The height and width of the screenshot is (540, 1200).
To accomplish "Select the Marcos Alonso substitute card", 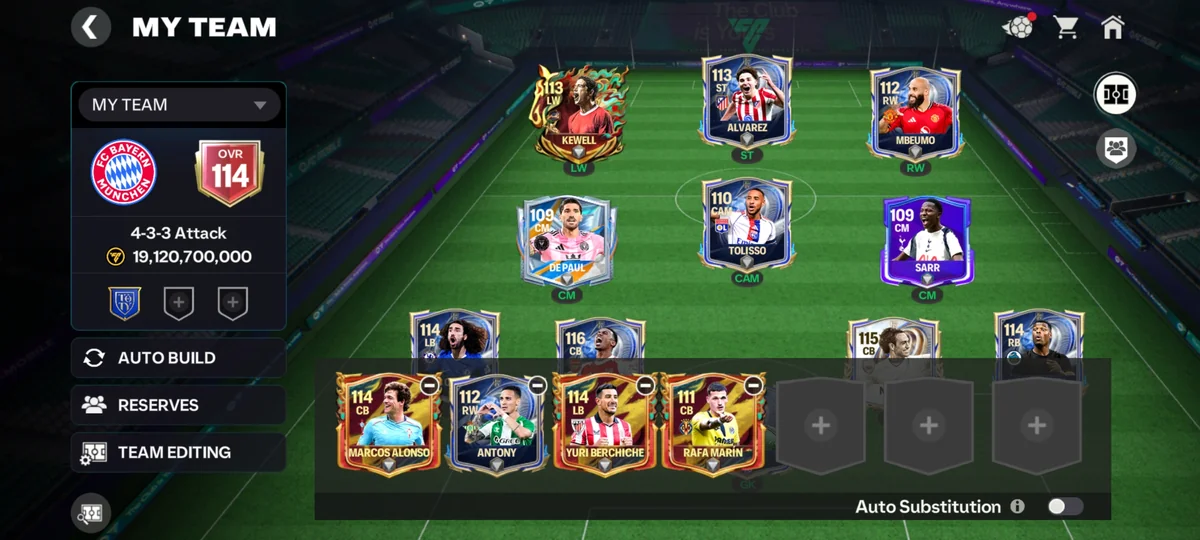I will [x=388, y=424].
